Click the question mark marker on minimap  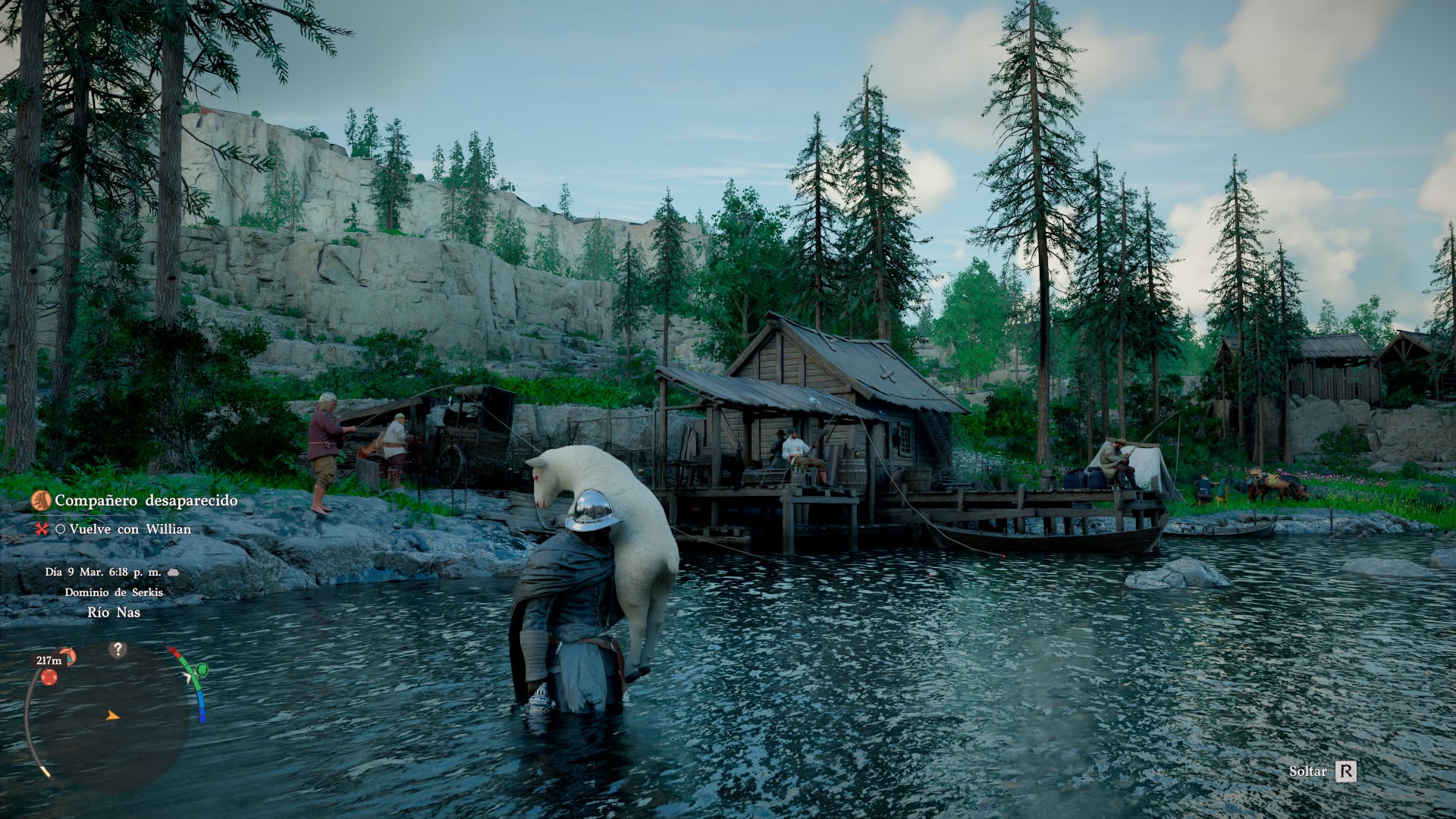pyautogui.click(x=118, y=650)
